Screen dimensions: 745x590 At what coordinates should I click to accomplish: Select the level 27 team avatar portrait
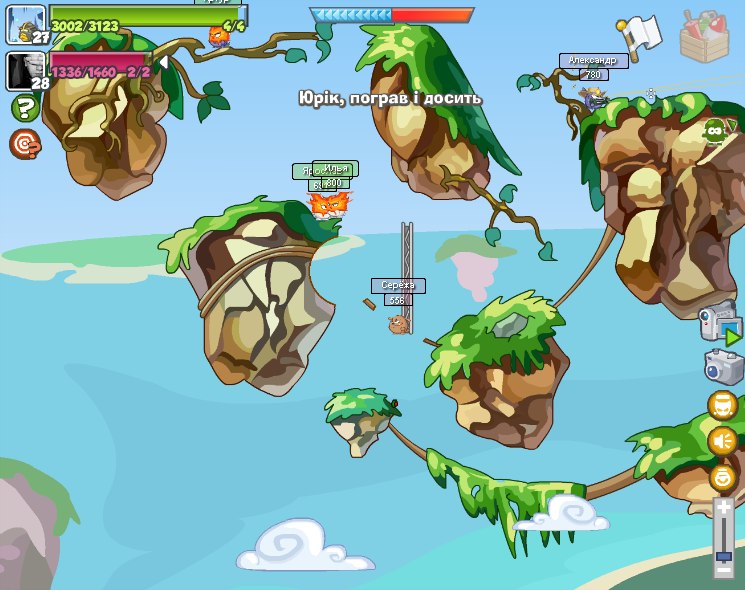pyautogui.click(x=27, y=23)
